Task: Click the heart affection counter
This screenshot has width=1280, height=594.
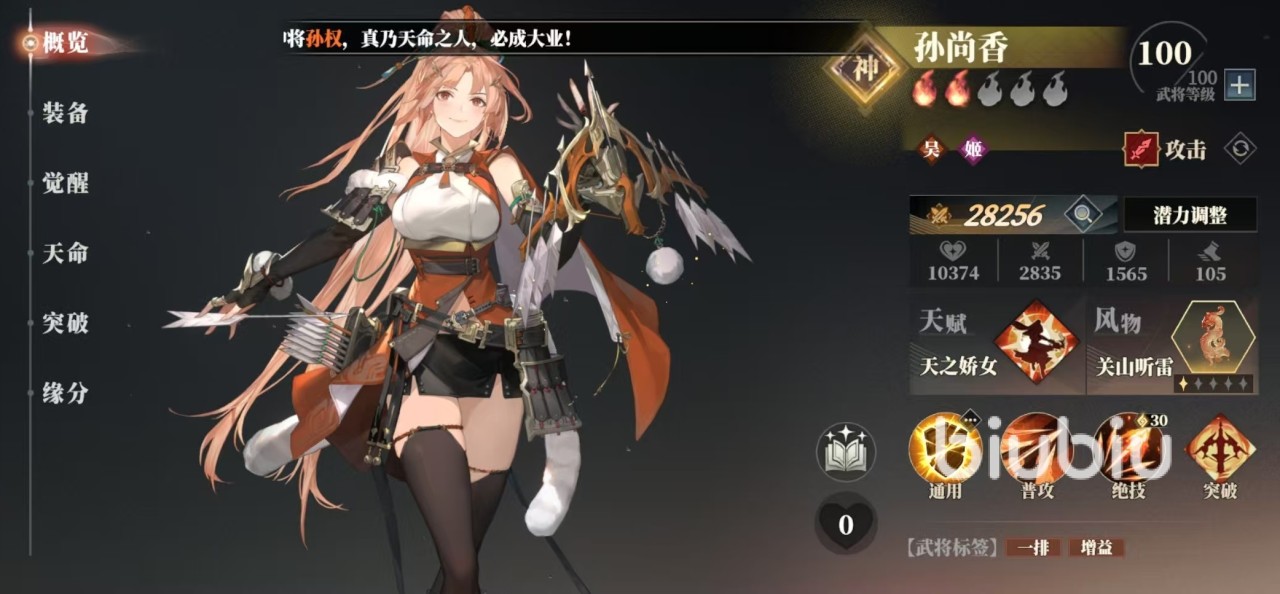Action: click(x=845, y=524)
